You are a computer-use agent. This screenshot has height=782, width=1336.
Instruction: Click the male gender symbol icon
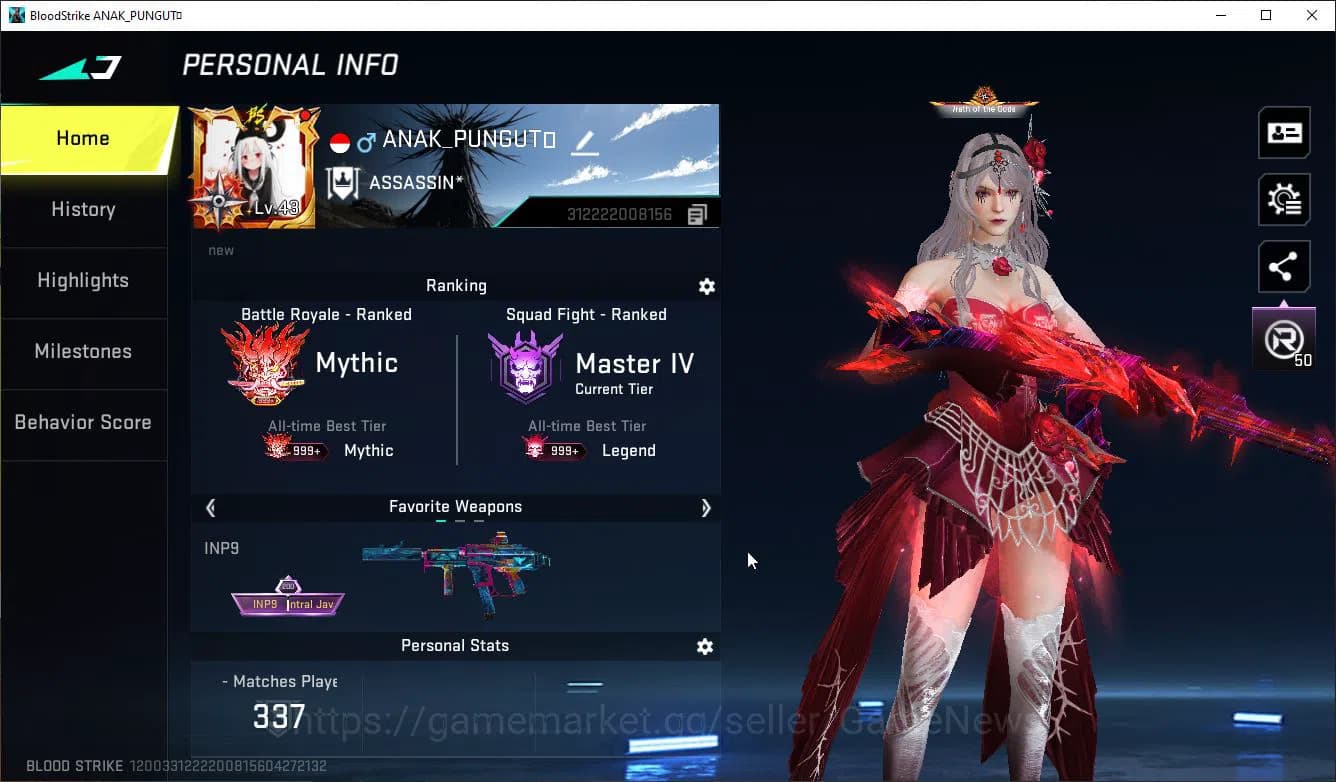pos(366,141)
